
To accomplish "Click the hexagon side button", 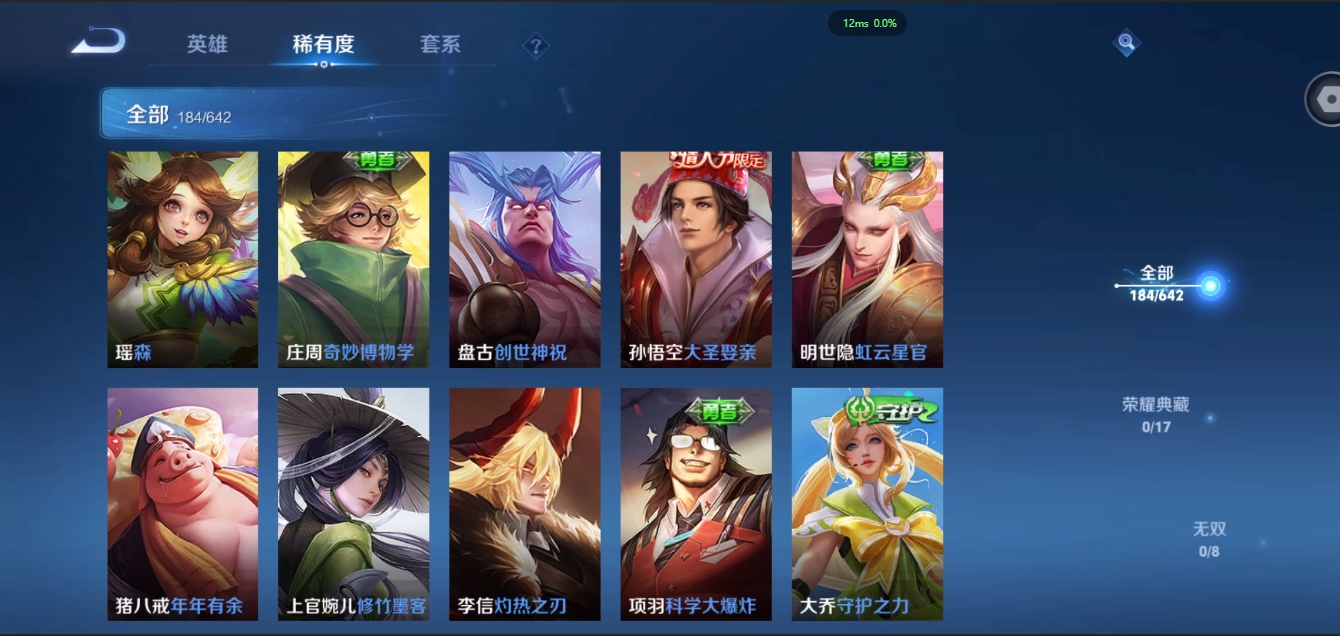I will tap(1327, 99).
